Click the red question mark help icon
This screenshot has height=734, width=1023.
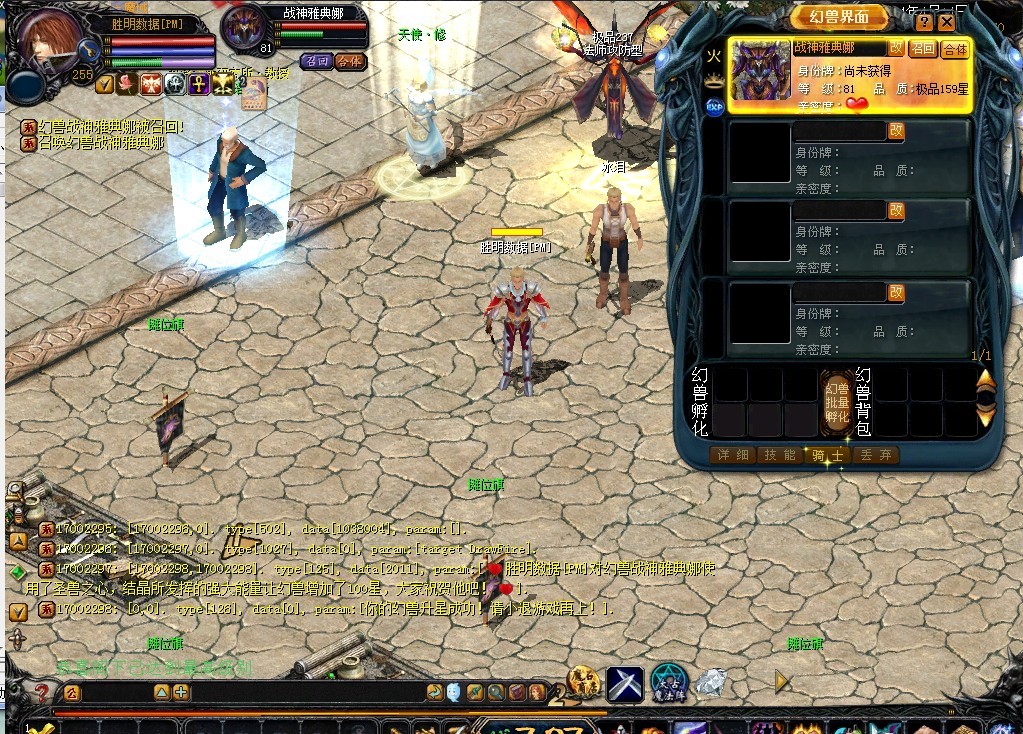coord(42,692)
